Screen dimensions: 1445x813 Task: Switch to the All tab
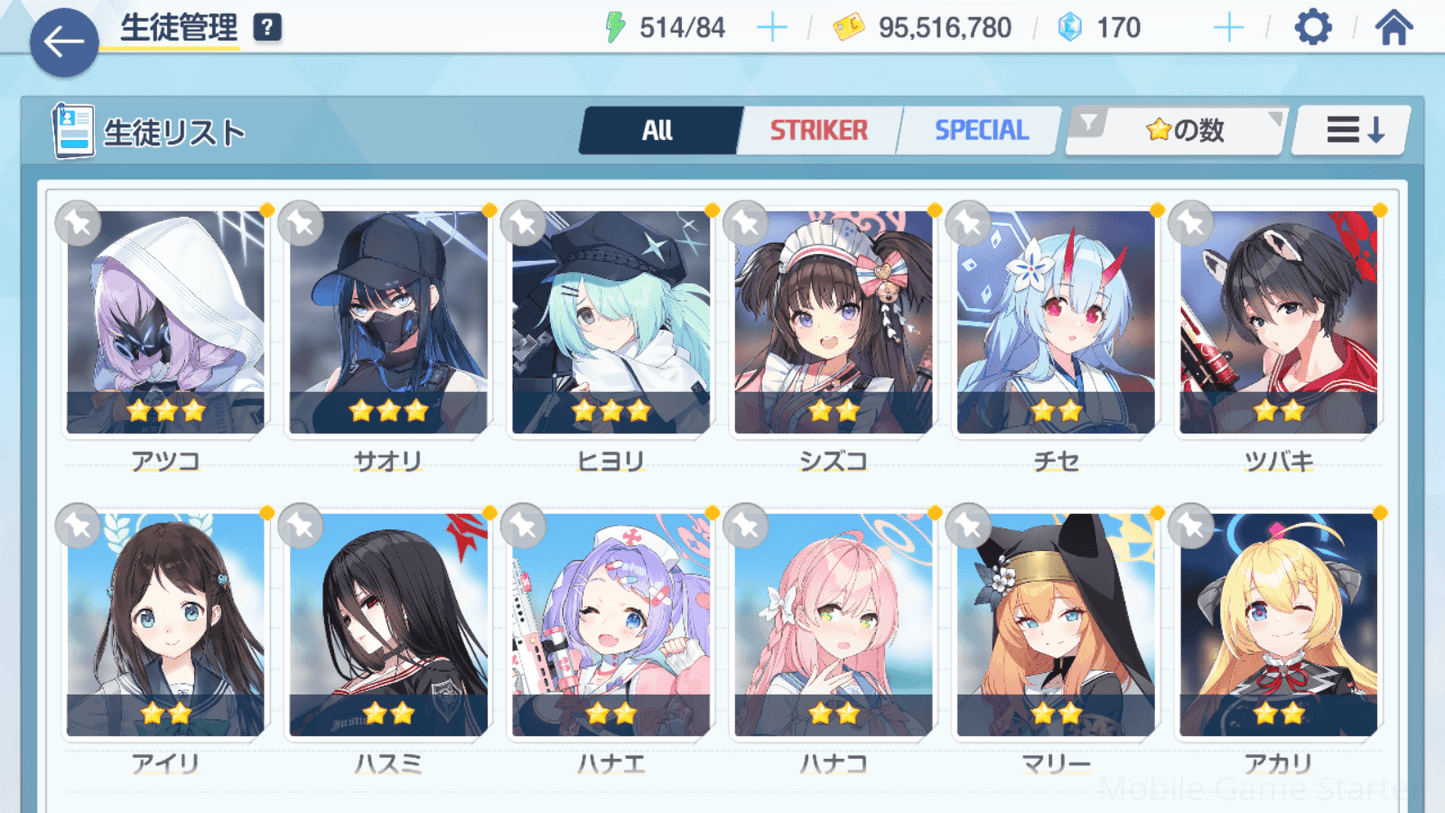pos(658,130)
